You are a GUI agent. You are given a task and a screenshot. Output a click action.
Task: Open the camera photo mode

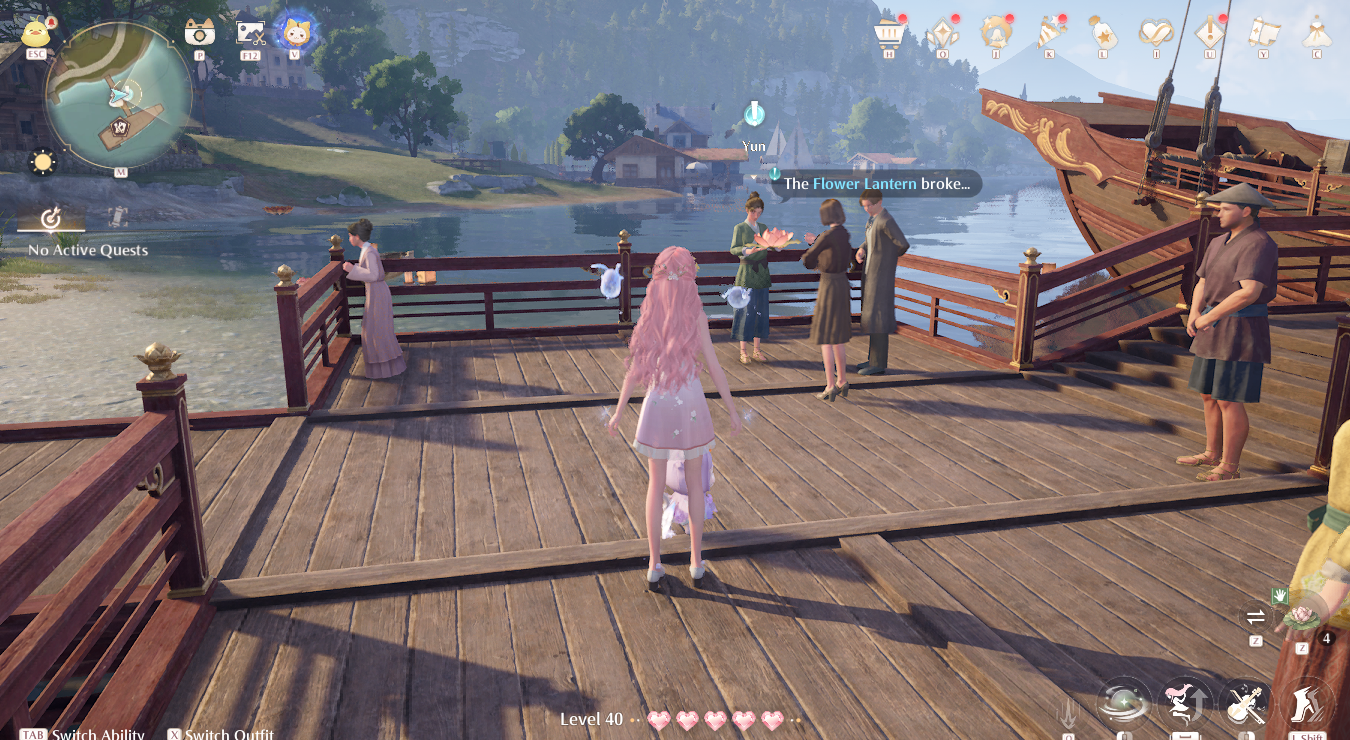coord(200,32)
